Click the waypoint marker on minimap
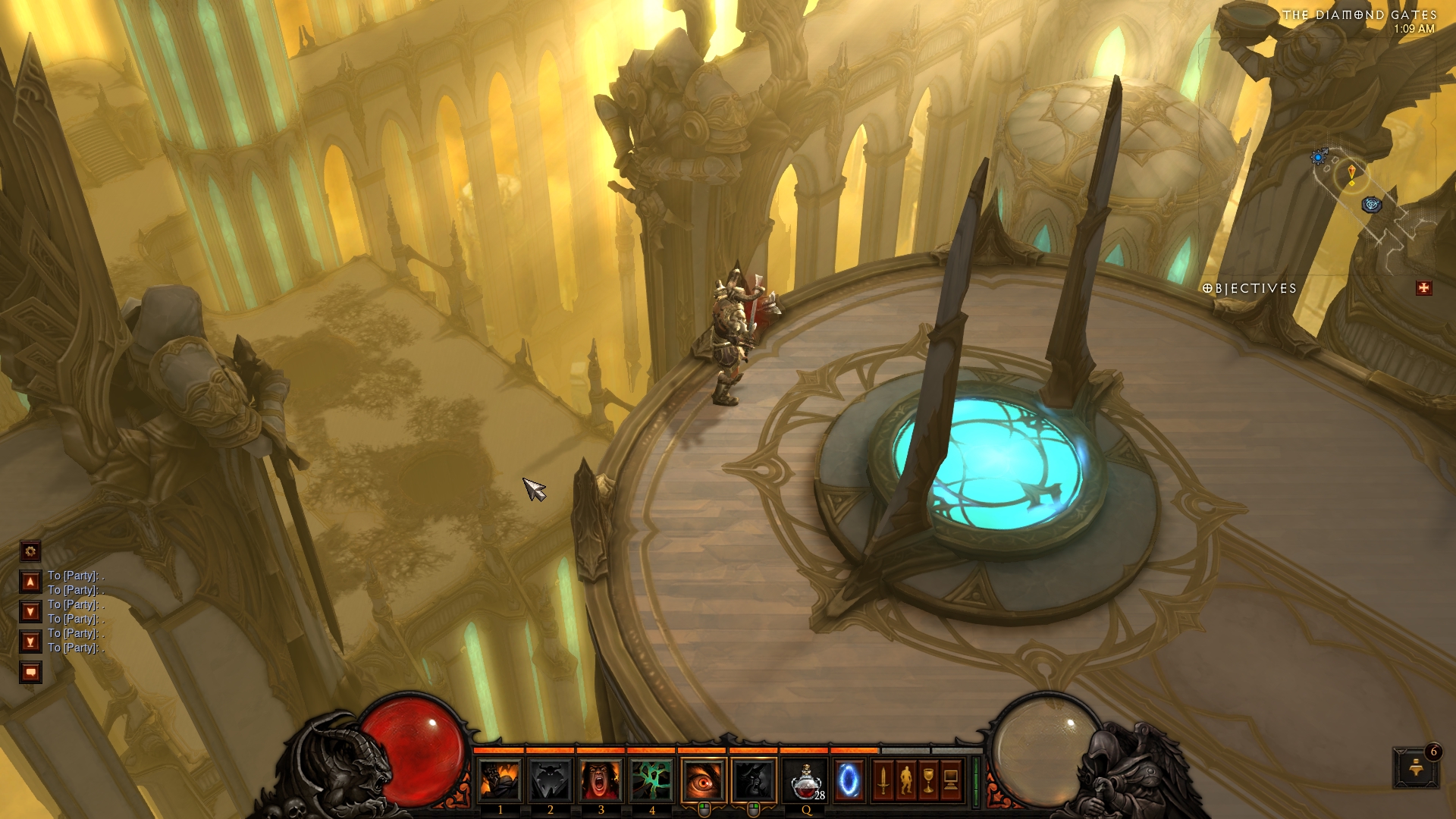The image size is (1456, 819). click(1371, 205)
